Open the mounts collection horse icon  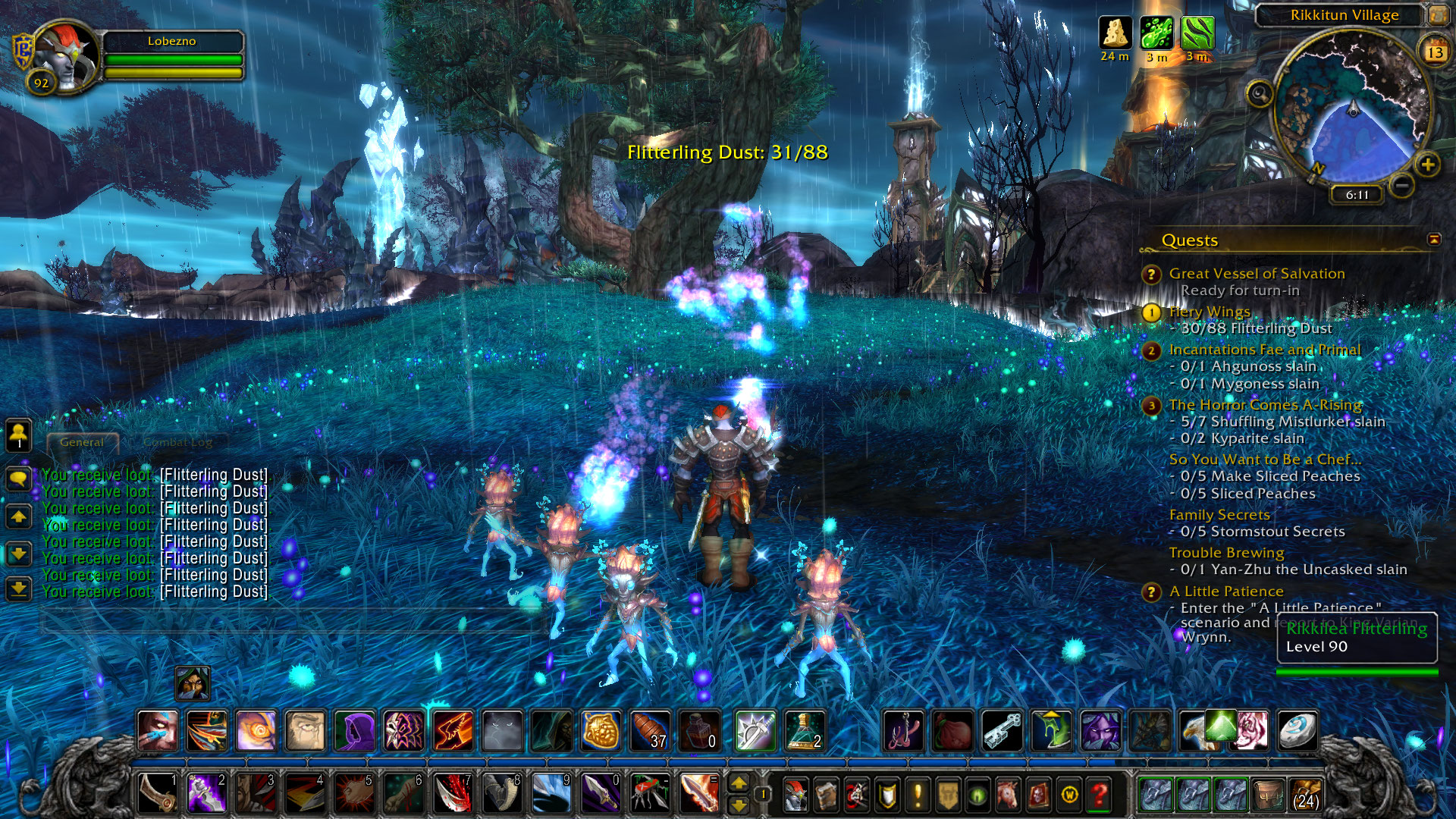coord(1008,794)
